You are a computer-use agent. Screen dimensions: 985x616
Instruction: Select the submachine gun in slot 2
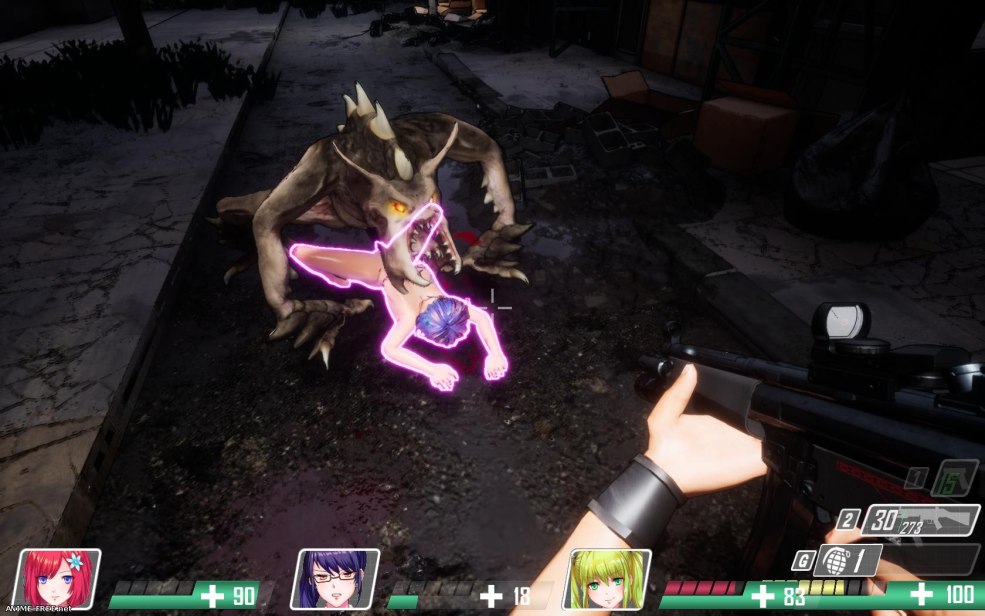click(x=920, y=521)
